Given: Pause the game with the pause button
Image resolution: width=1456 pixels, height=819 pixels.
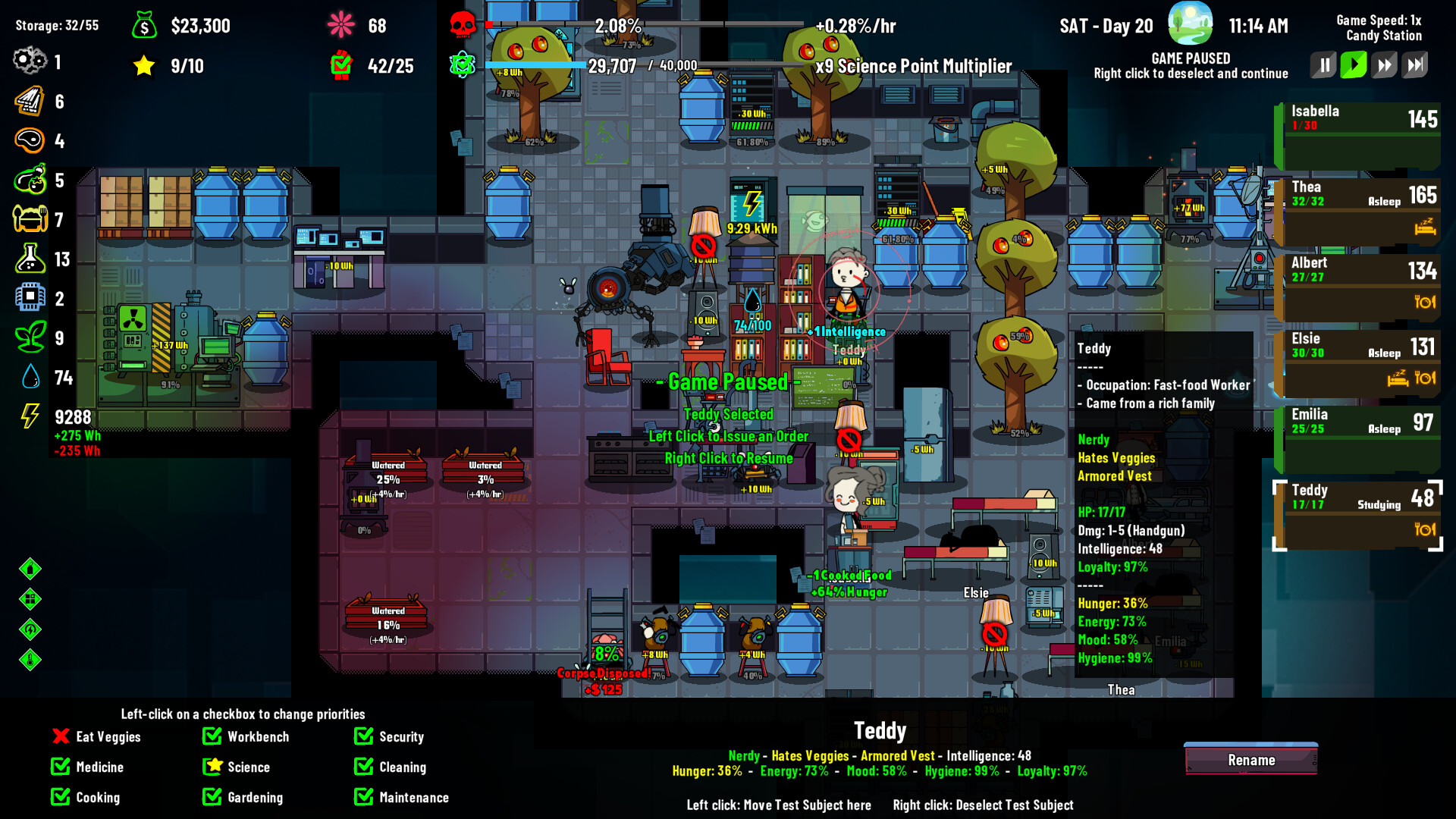Looking at the screenshot, I should click(1323, 64).
